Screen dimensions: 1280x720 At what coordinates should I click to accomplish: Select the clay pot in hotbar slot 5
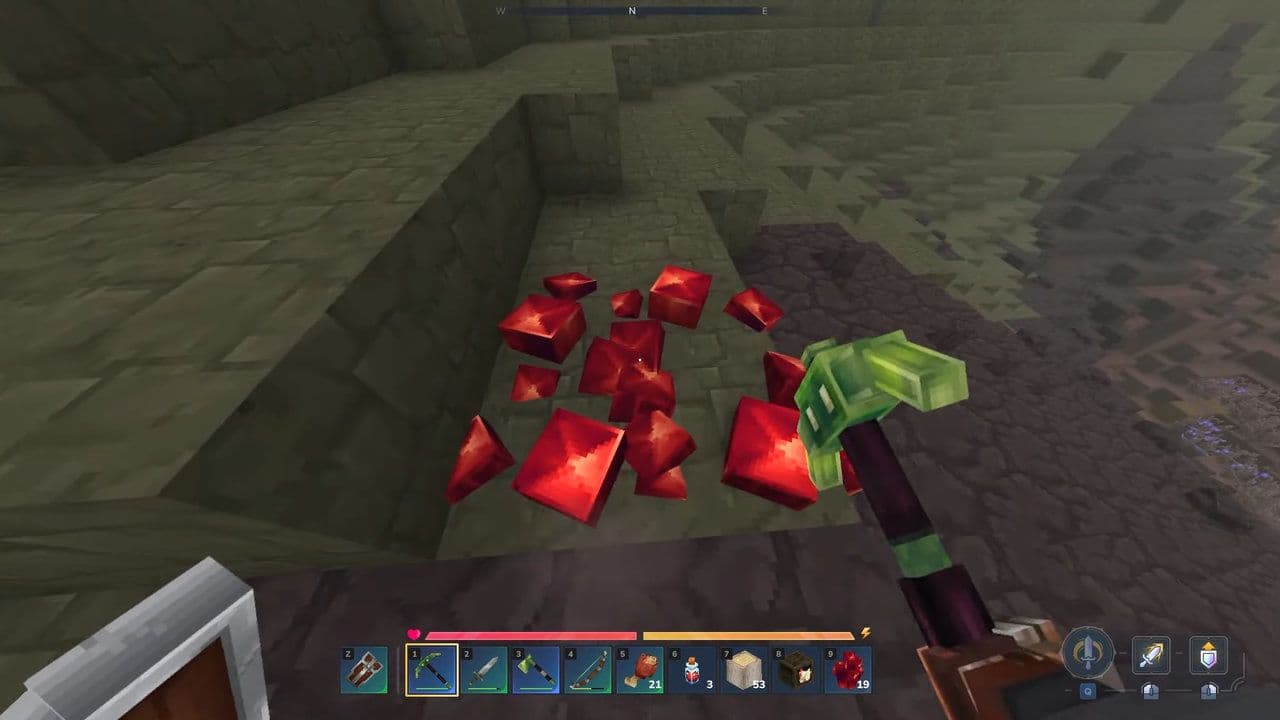[x=640, y=668]
